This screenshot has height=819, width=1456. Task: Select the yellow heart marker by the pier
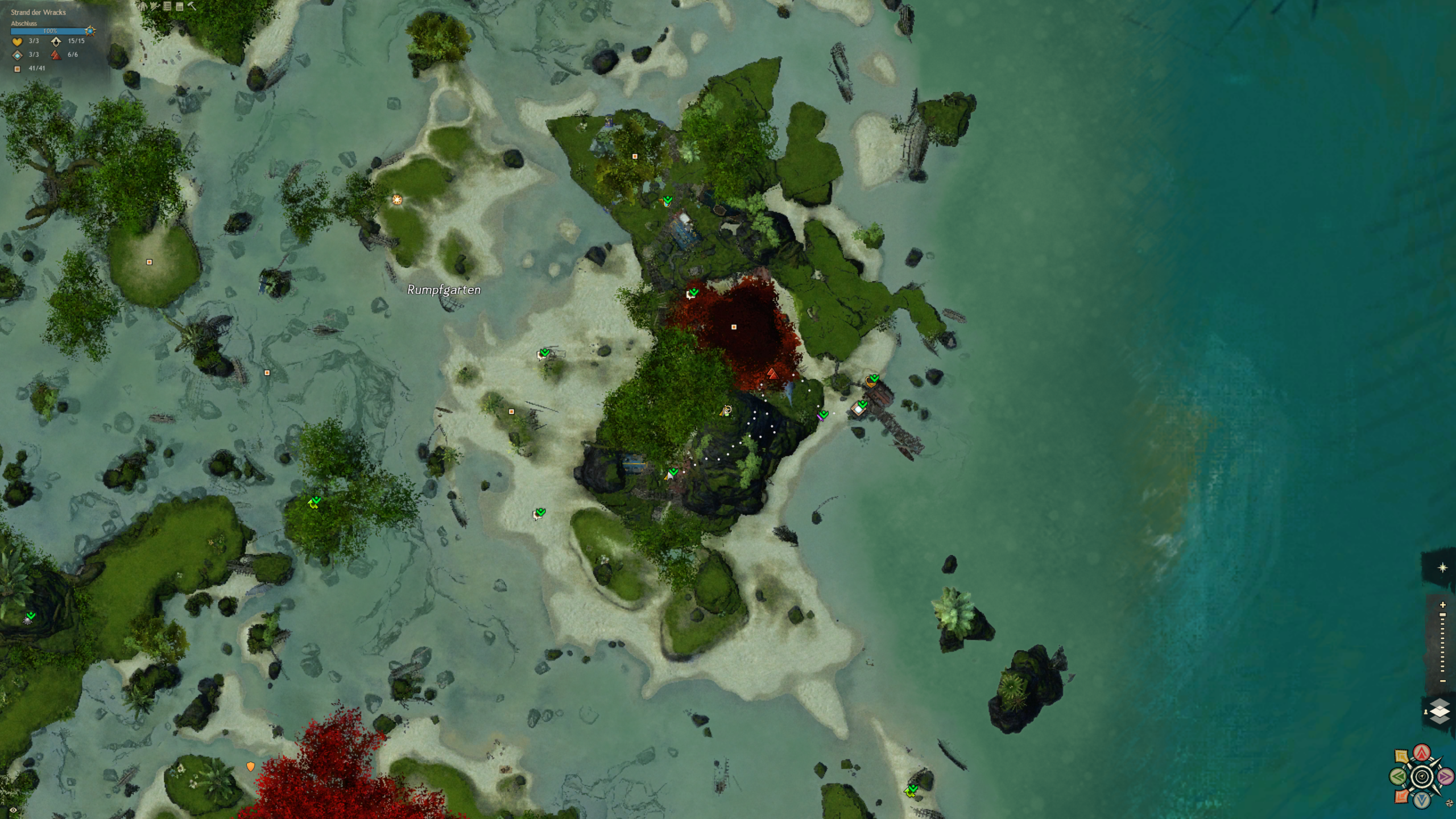point(870,381)
